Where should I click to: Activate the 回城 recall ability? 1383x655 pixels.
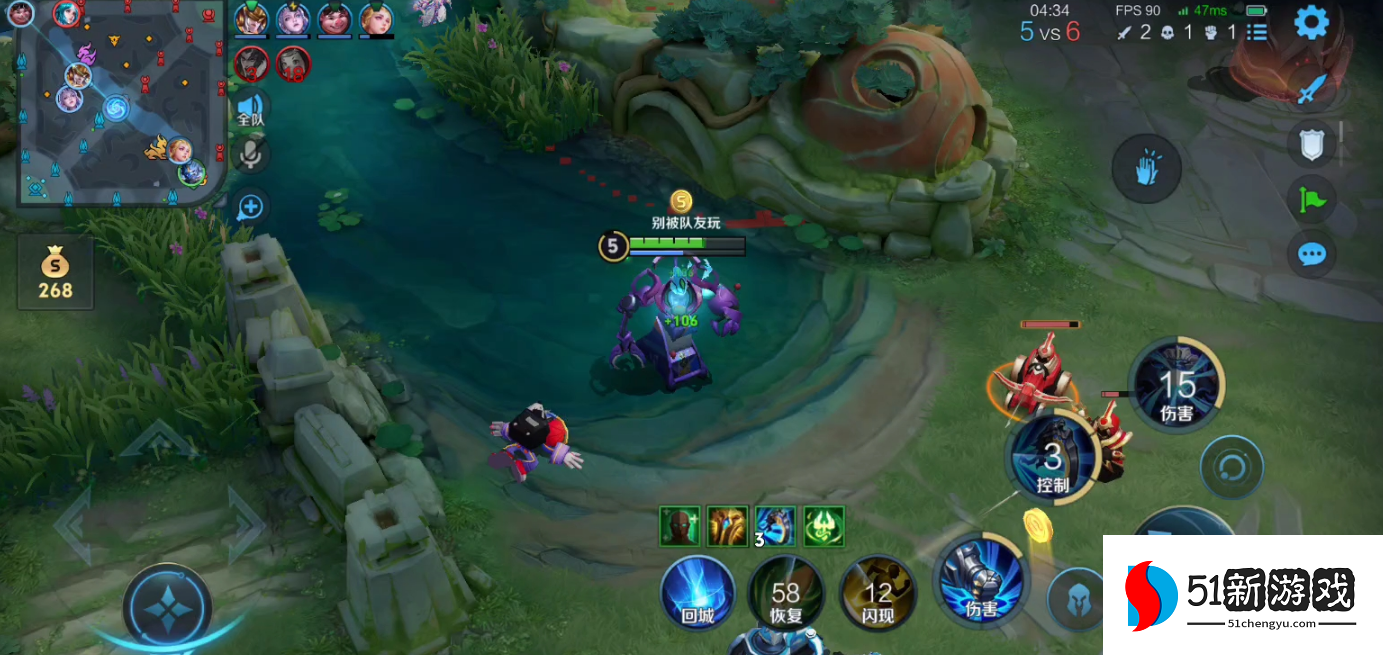point(698,594)
